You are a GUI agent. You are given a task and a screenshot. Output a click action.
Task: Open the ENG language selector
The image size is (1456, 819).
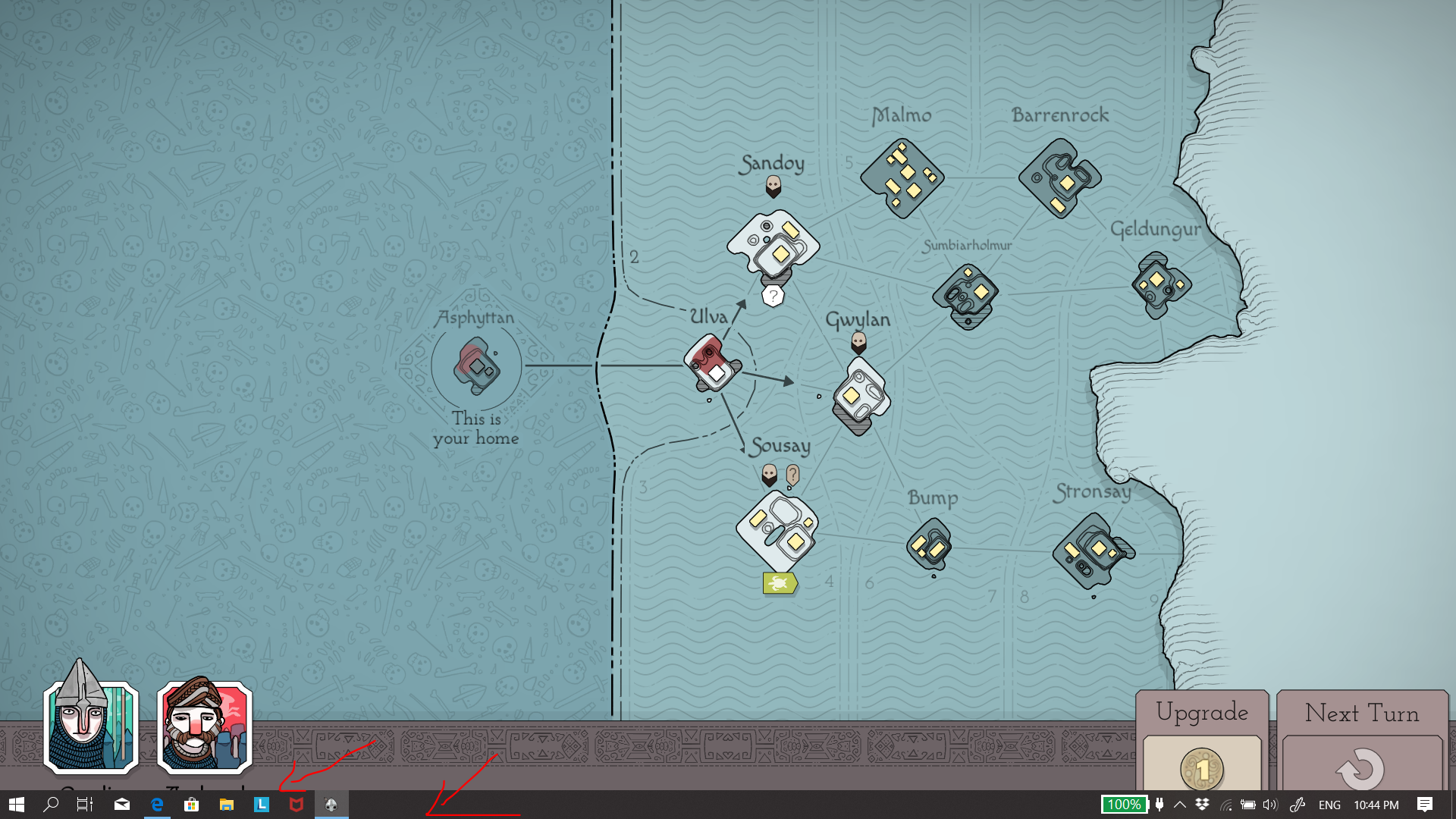pyautogui.click(x=1329, y=805)
